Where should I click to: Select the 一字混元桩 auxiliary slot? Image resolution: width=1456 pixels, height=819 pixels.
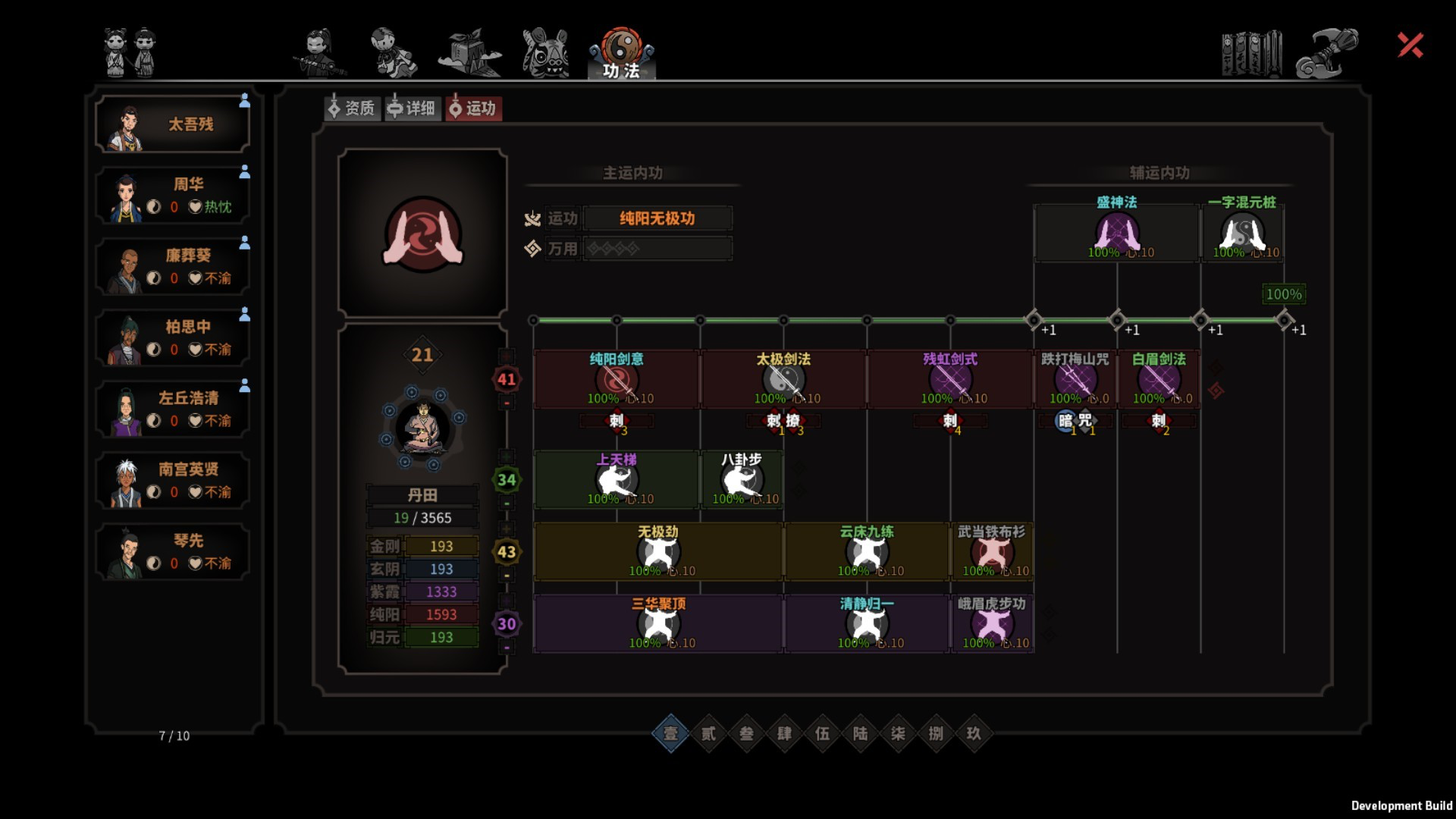click(x=1241, y=231)
